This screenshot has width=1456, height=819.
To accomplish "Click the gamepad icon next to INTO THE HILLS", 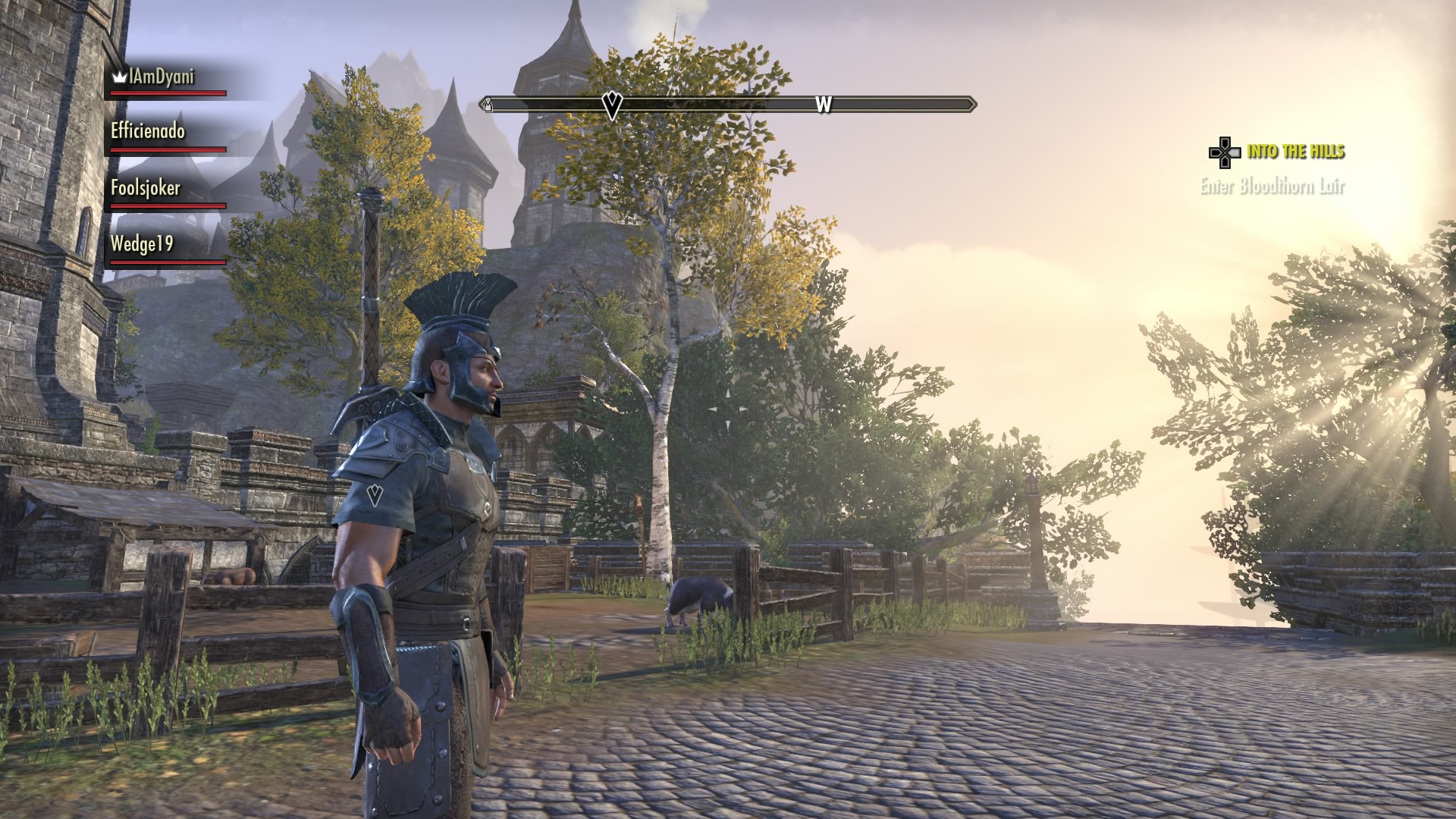I will click(1224, 152).
